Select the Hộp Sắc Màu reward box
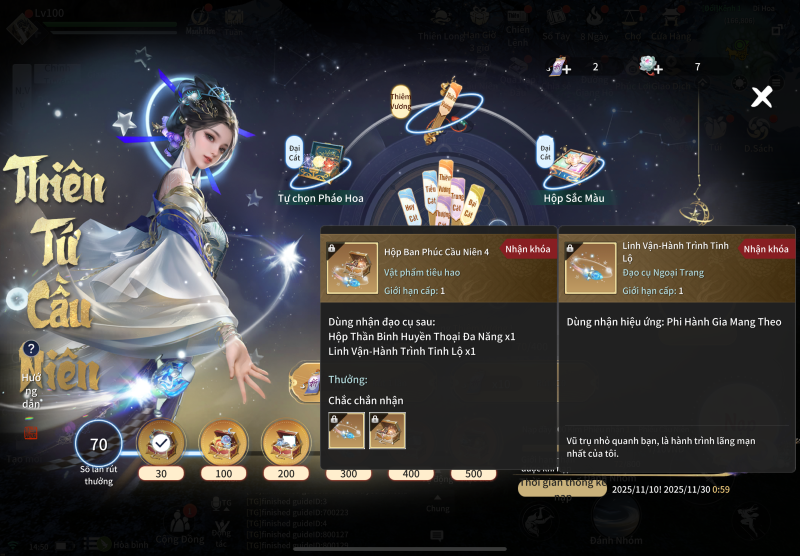800x556 pixels. (574, 165)
